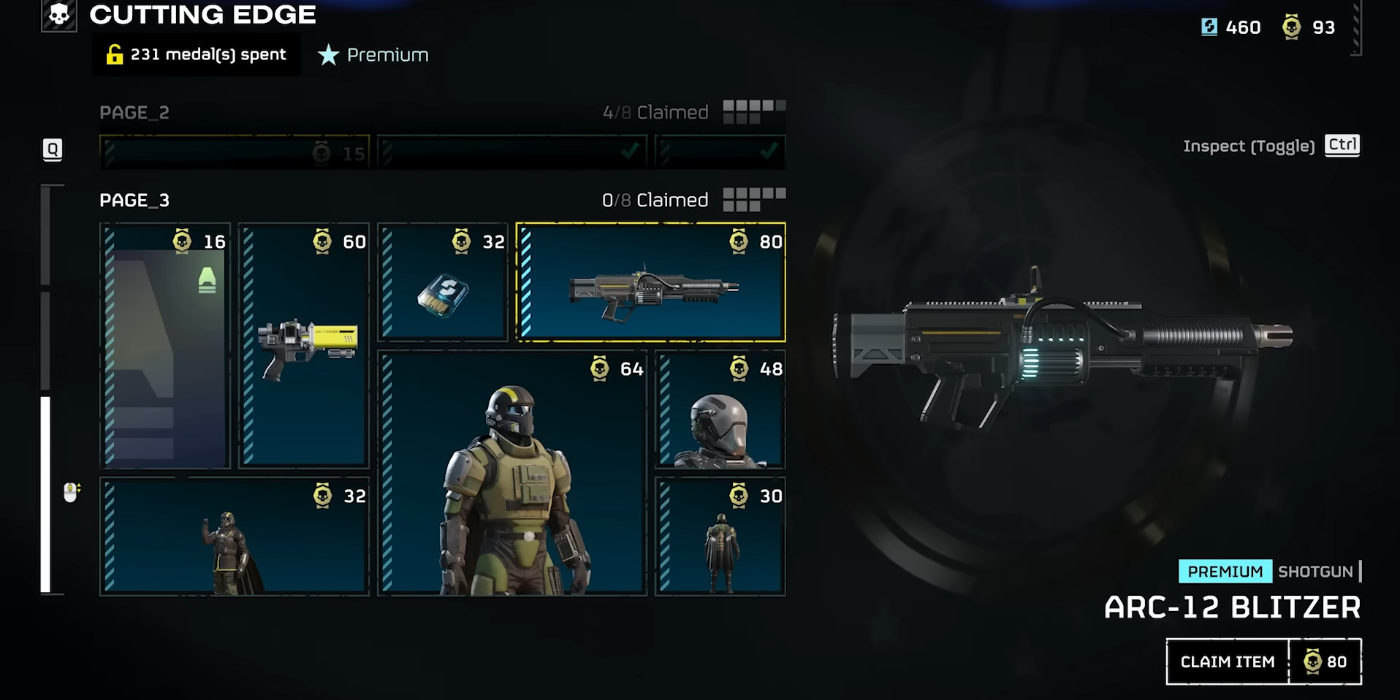The height and width of the screenshot is (700, 1400).
Task: Open the Page 2 item costing 15 medals
Action: [x=235, y=152]
